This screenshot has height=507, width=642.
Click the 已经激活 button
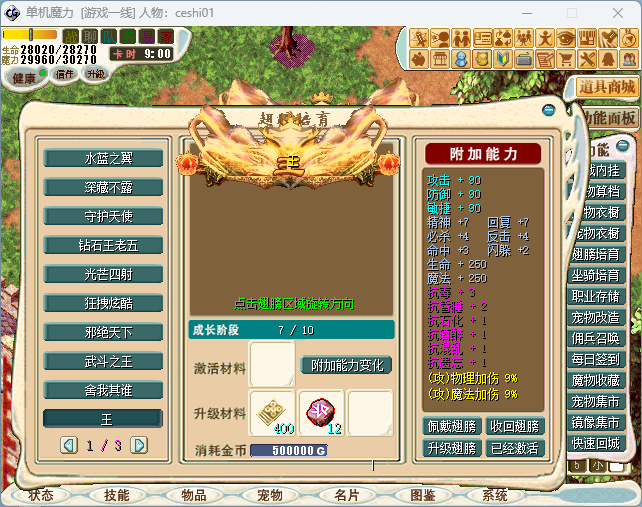[x=514, y=448]
